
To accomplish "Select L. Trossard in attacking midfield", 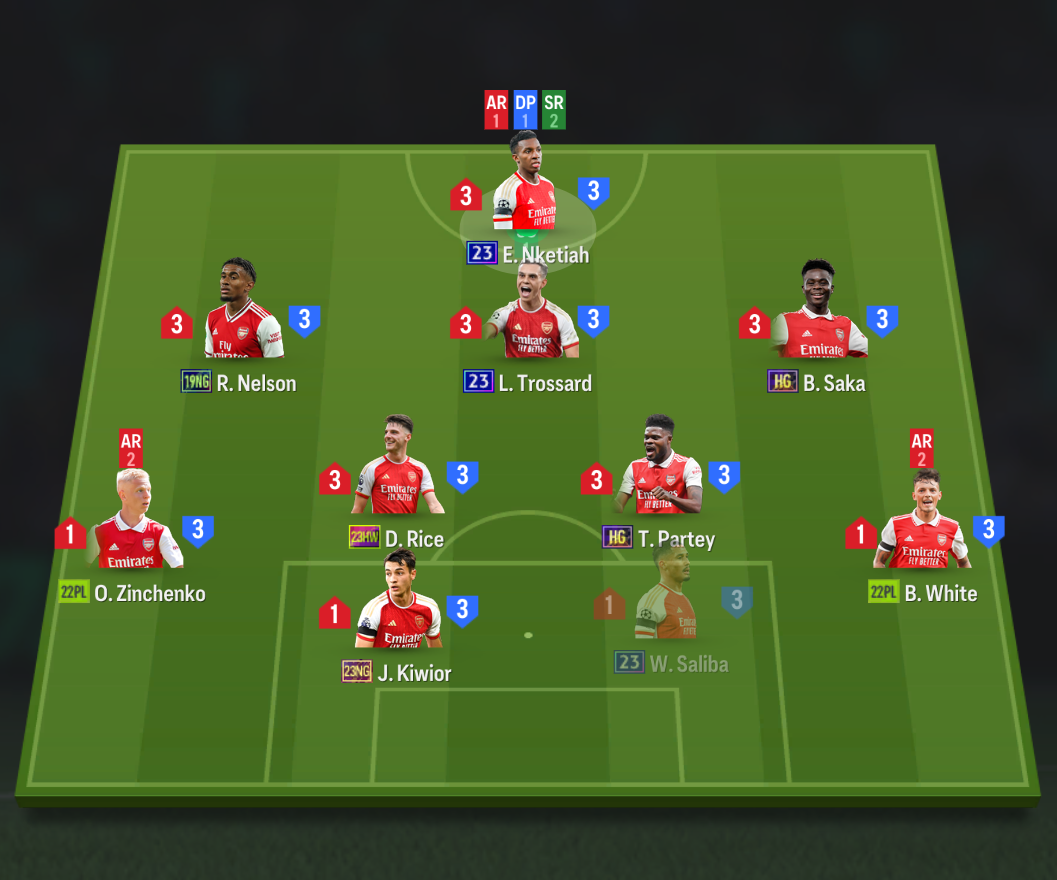I will [530, 320].
